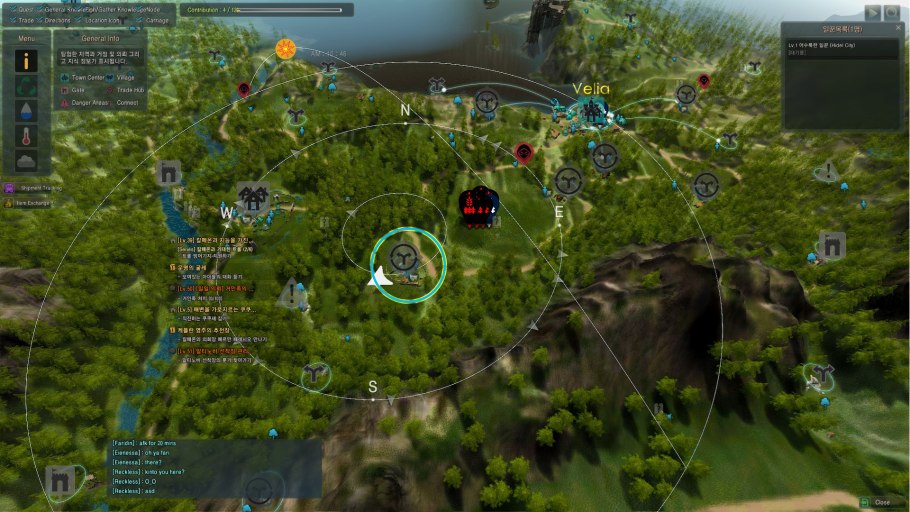This screenshot has height=512, width=910.
Task: Select the green recycle arrows menu icon
Action: (27, 85)
